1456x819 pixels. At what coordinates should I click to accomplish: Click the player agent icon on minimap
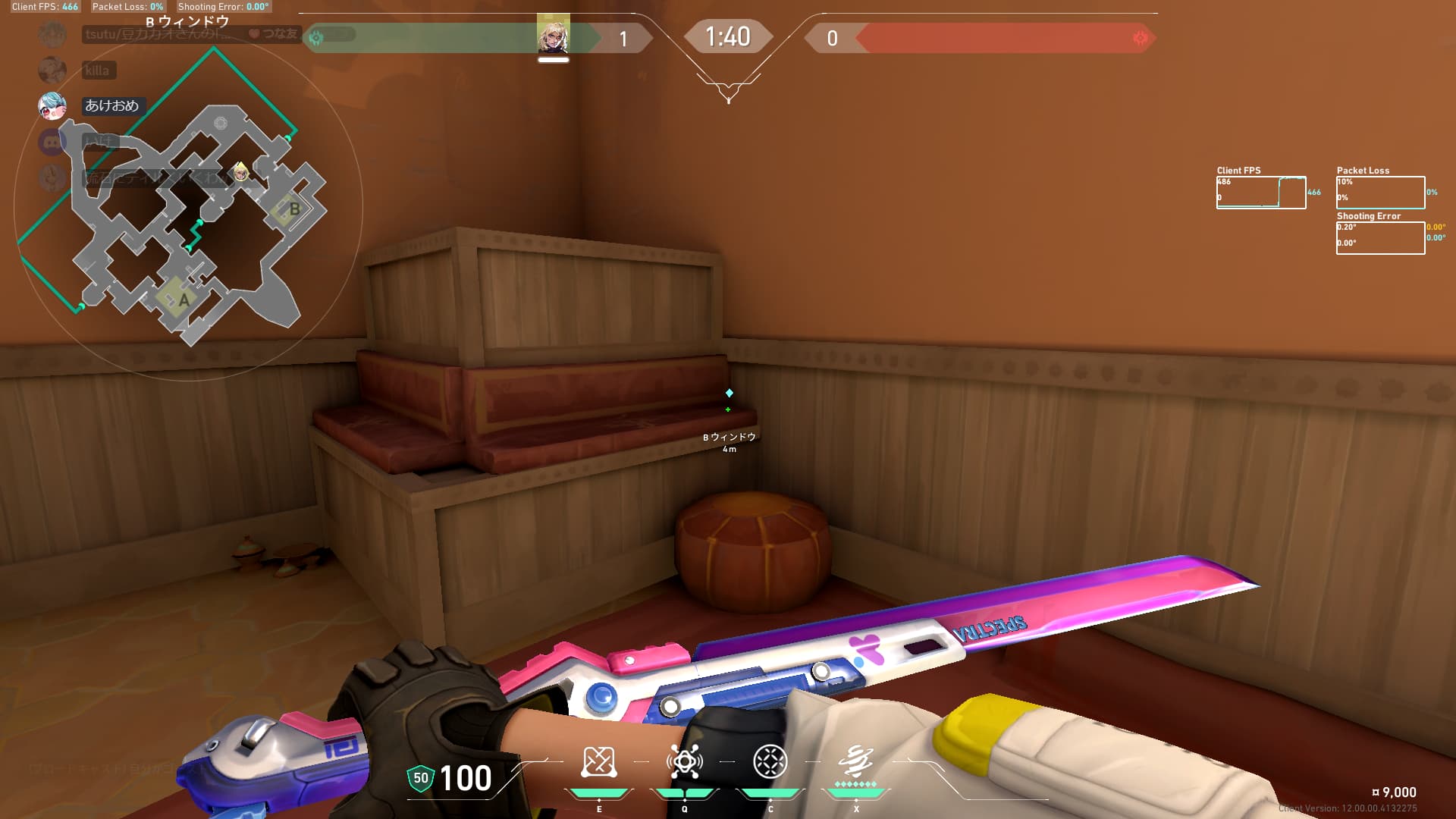tap(240, 171)
